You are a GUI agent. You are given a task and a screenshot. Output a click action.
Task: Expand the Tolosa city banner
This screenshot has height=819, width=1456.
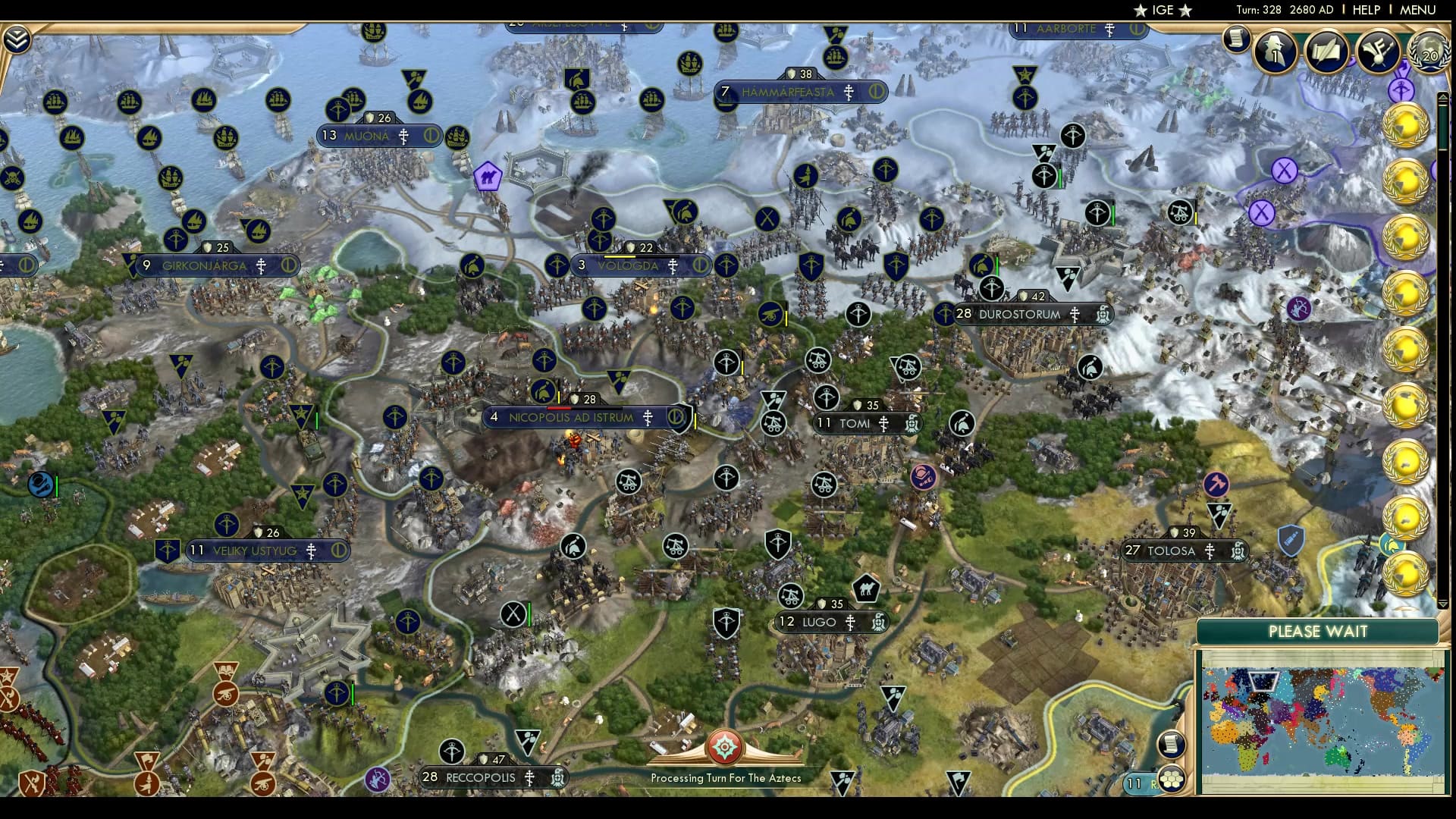[1183, 551]
